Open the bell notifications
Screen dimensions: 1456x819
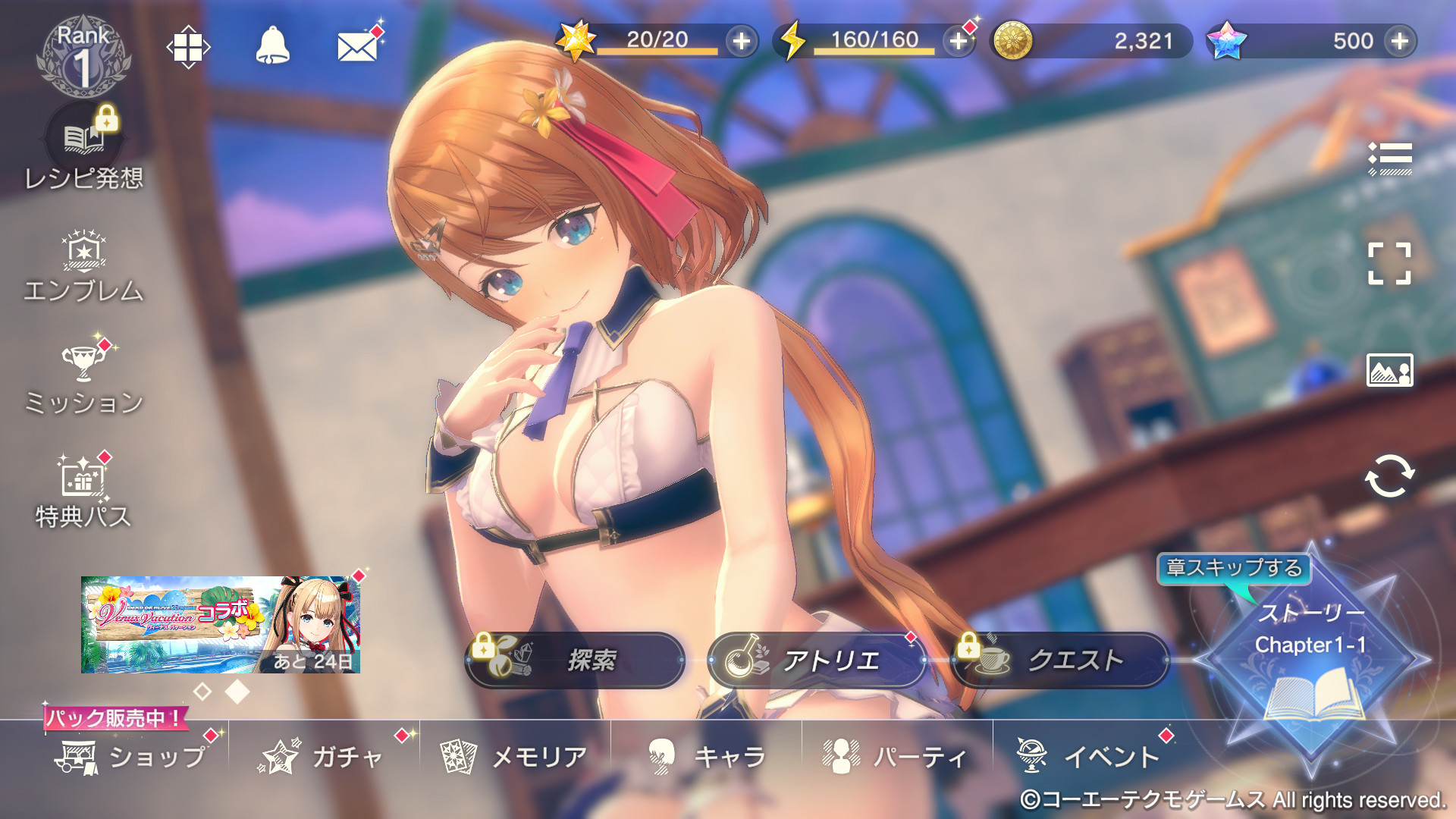pyautogui.click(x=272, y=46)
